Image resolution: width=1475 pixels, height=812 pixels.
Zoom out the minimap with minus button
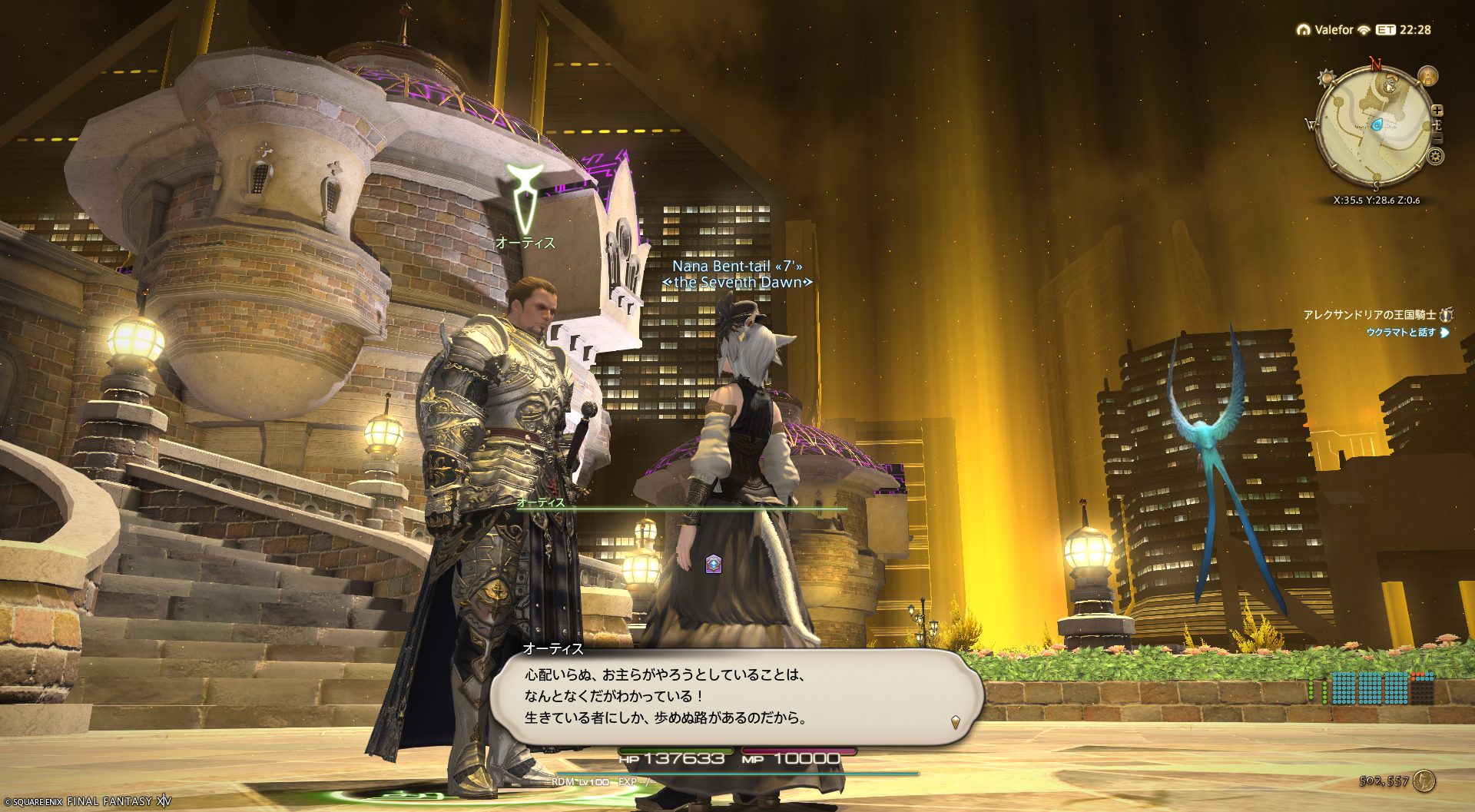(1438, 138)
